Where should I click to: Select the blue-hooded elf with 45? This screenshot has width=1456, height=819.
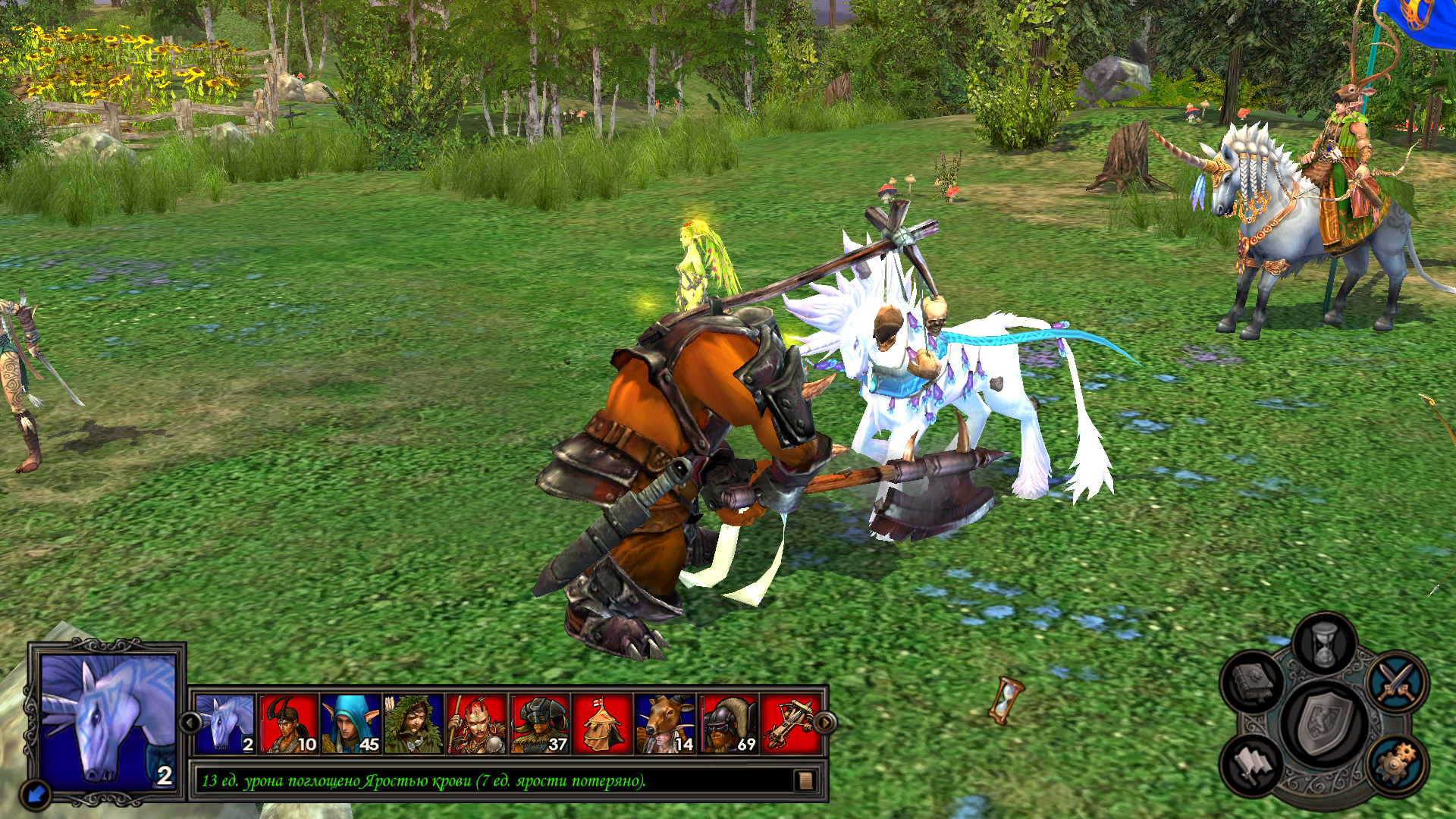(x=351, y=724)
